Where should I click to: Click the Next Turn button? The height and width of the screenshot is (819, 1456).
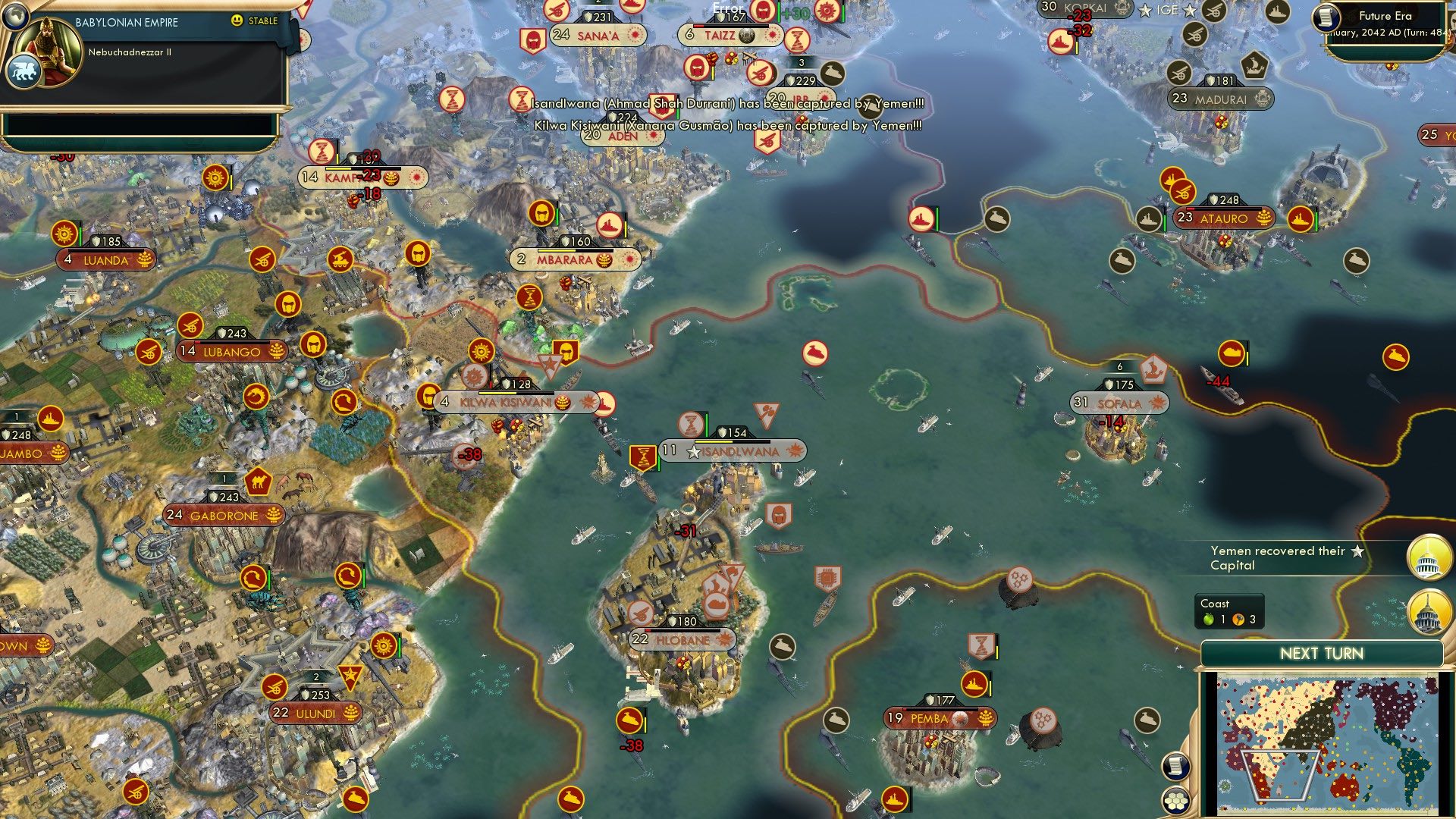pos(1321,652)
